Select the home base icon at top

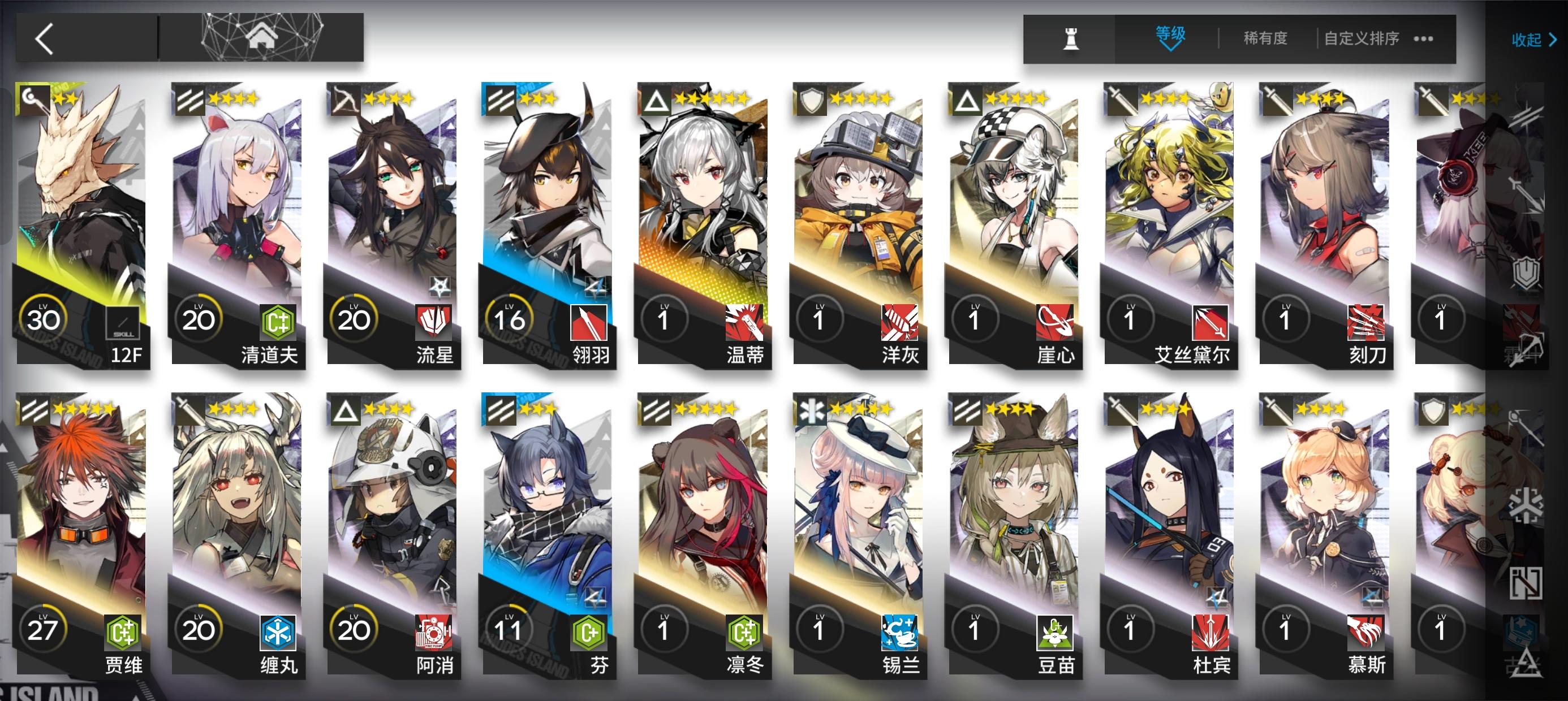pyautogui.click(x=262, y=38)
